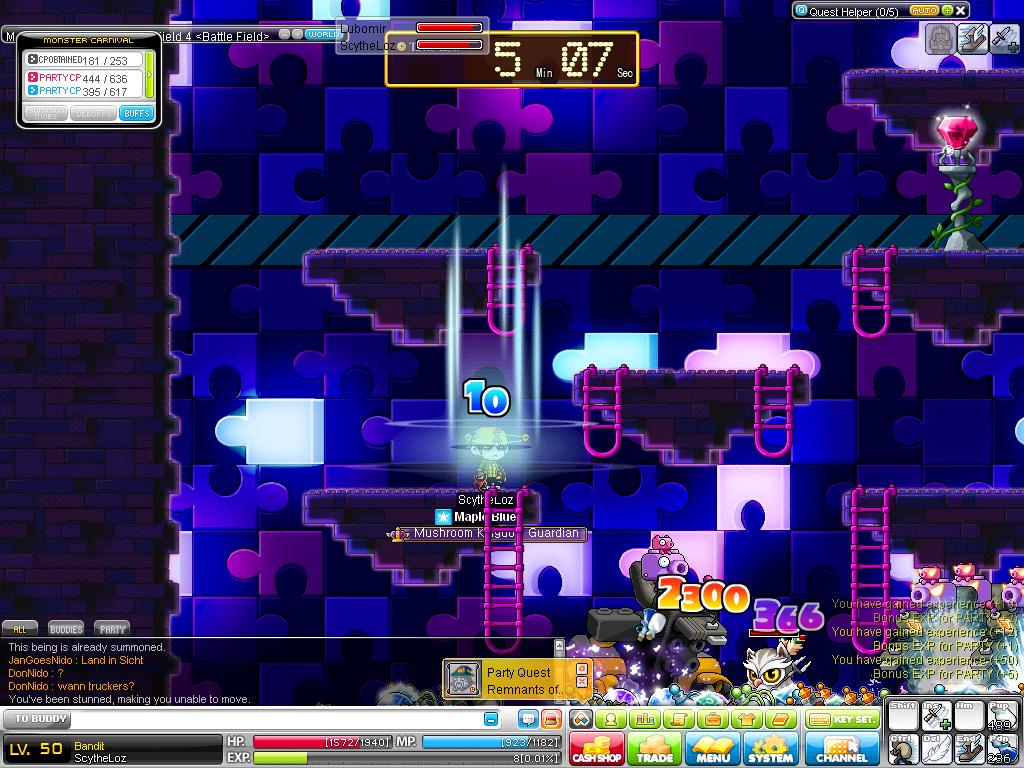
Task: Open the World map button
Action: [324, 34]
